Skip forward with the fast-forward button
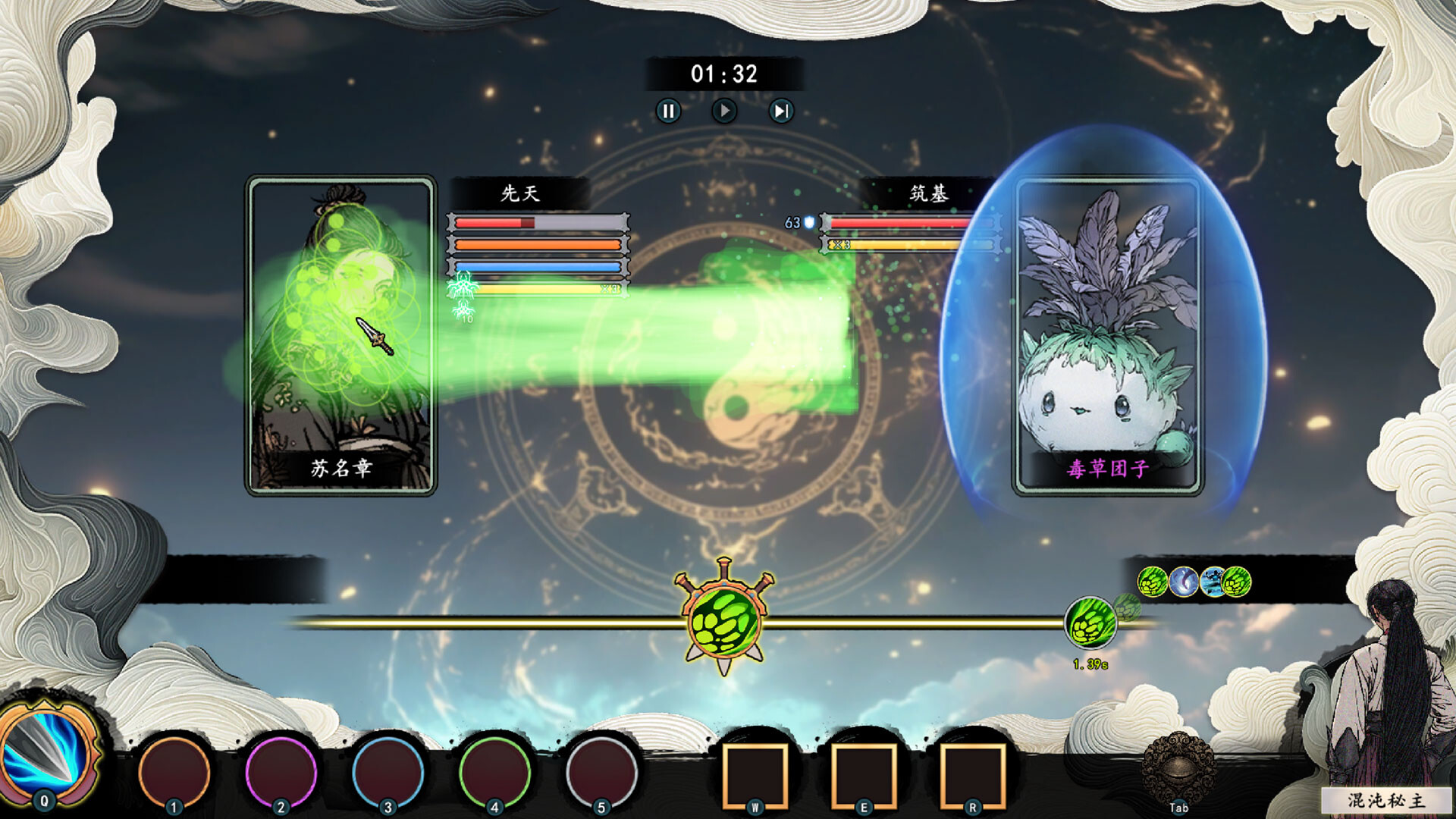Image resolution: width=1456 pixels, height=819 pixels. click(x=780, y=111)
